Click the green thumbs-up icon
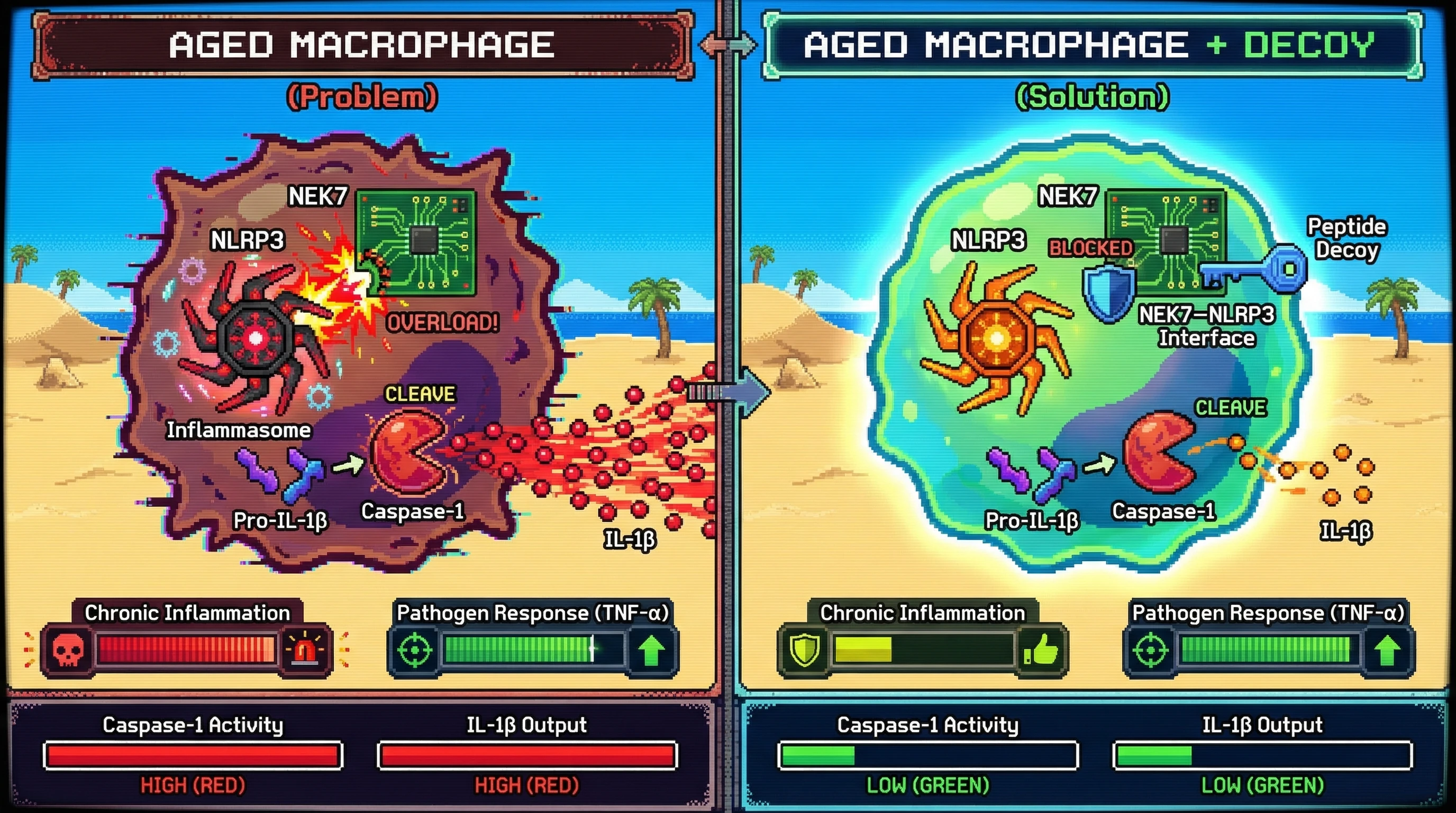 pyautogui.click(x=1041, y=650)
